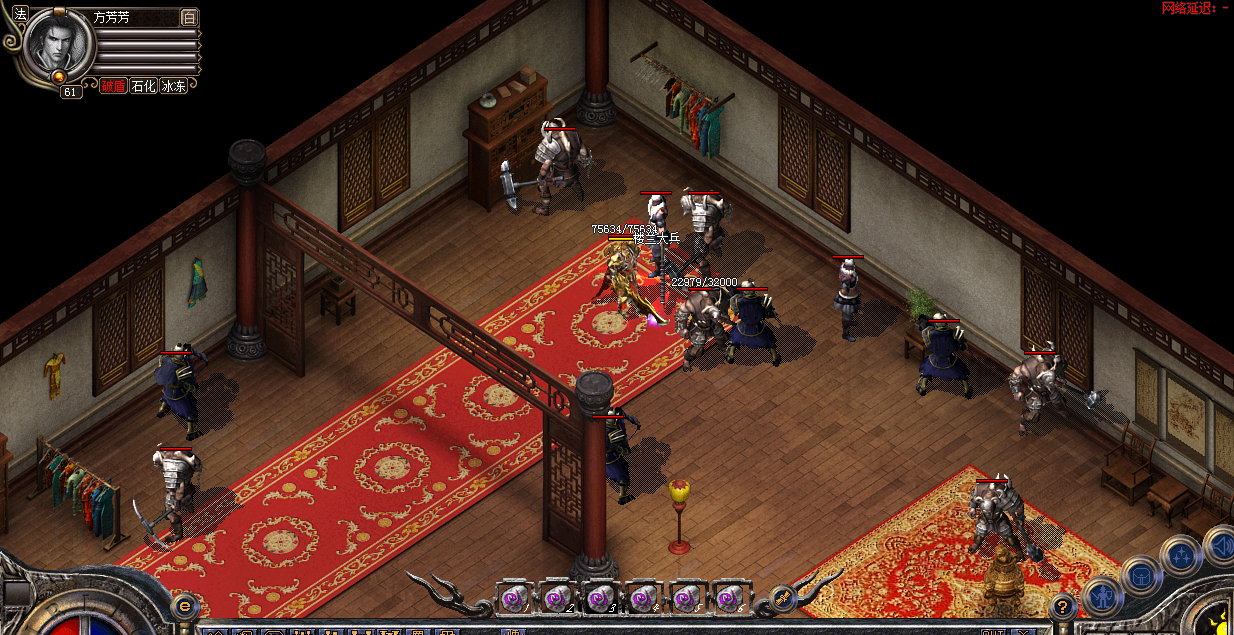Use the scroll in hotbar slot 4

(642, 598)
